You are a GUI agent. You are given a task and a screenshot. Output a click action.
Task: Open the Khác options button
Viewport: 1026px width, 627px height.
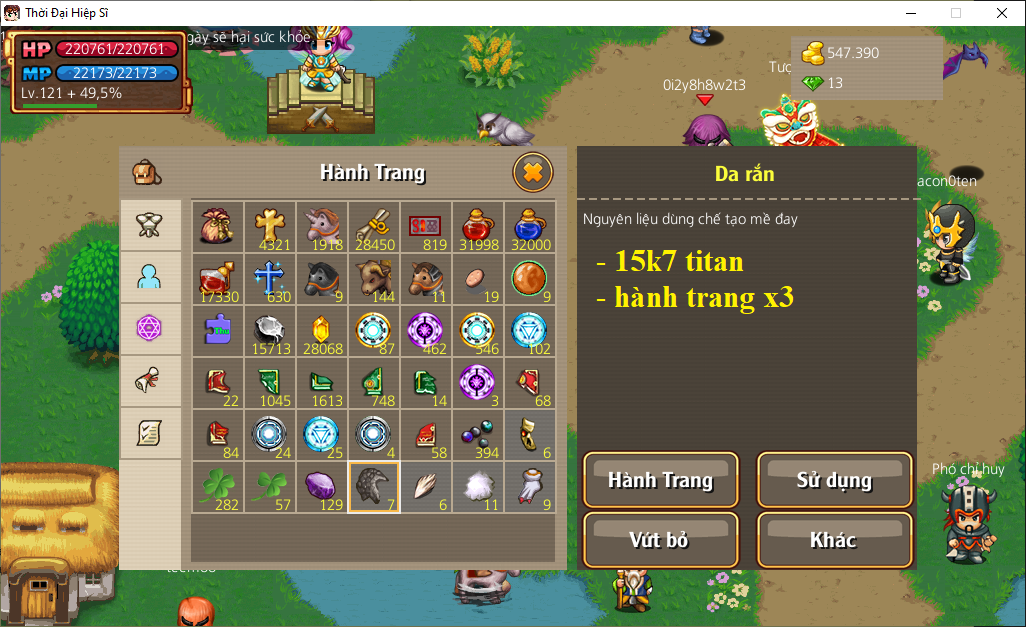click(834, 540)
